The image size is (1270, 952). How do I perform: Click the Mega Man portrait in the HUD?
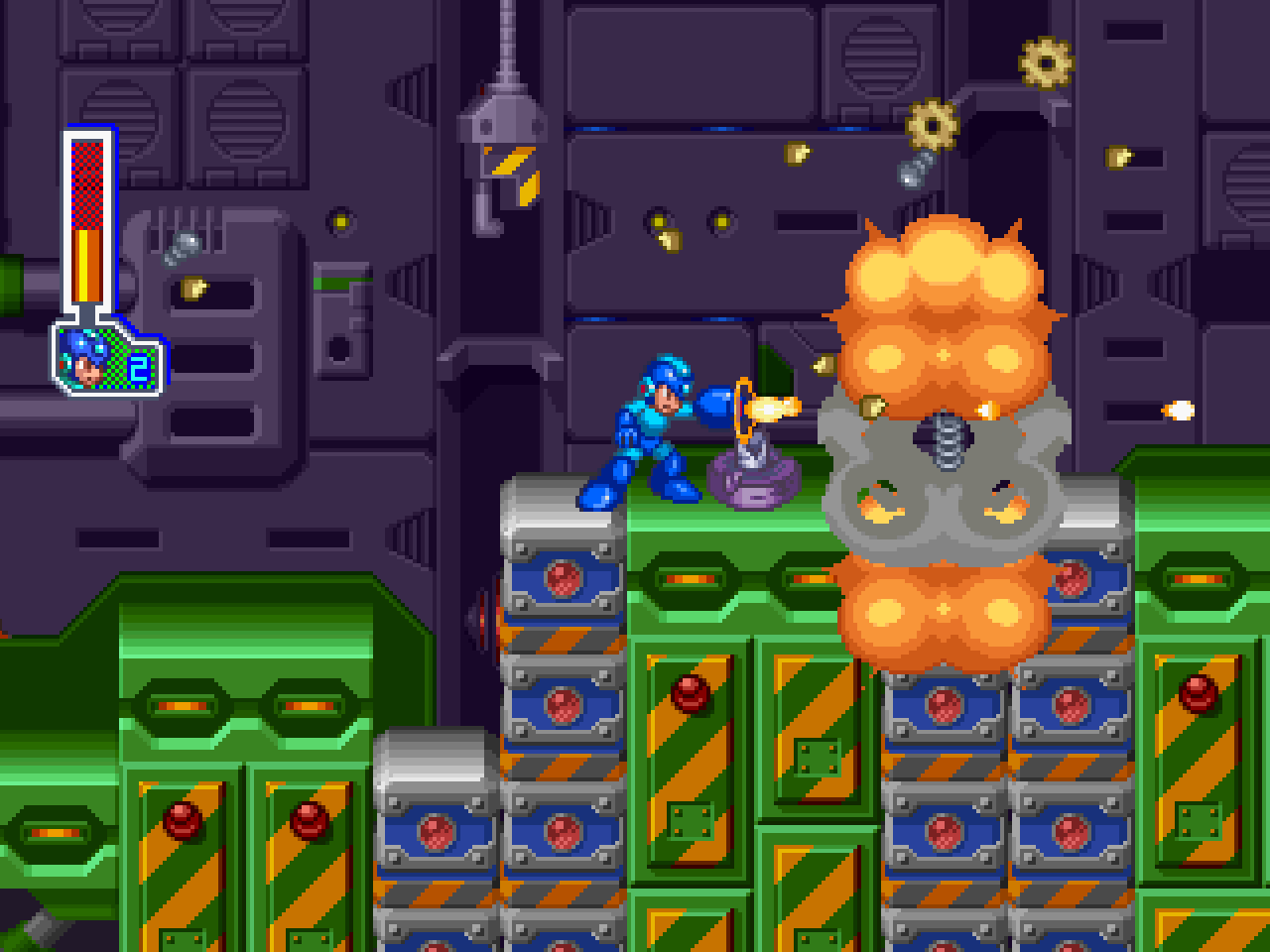click(x=87, y=357)
